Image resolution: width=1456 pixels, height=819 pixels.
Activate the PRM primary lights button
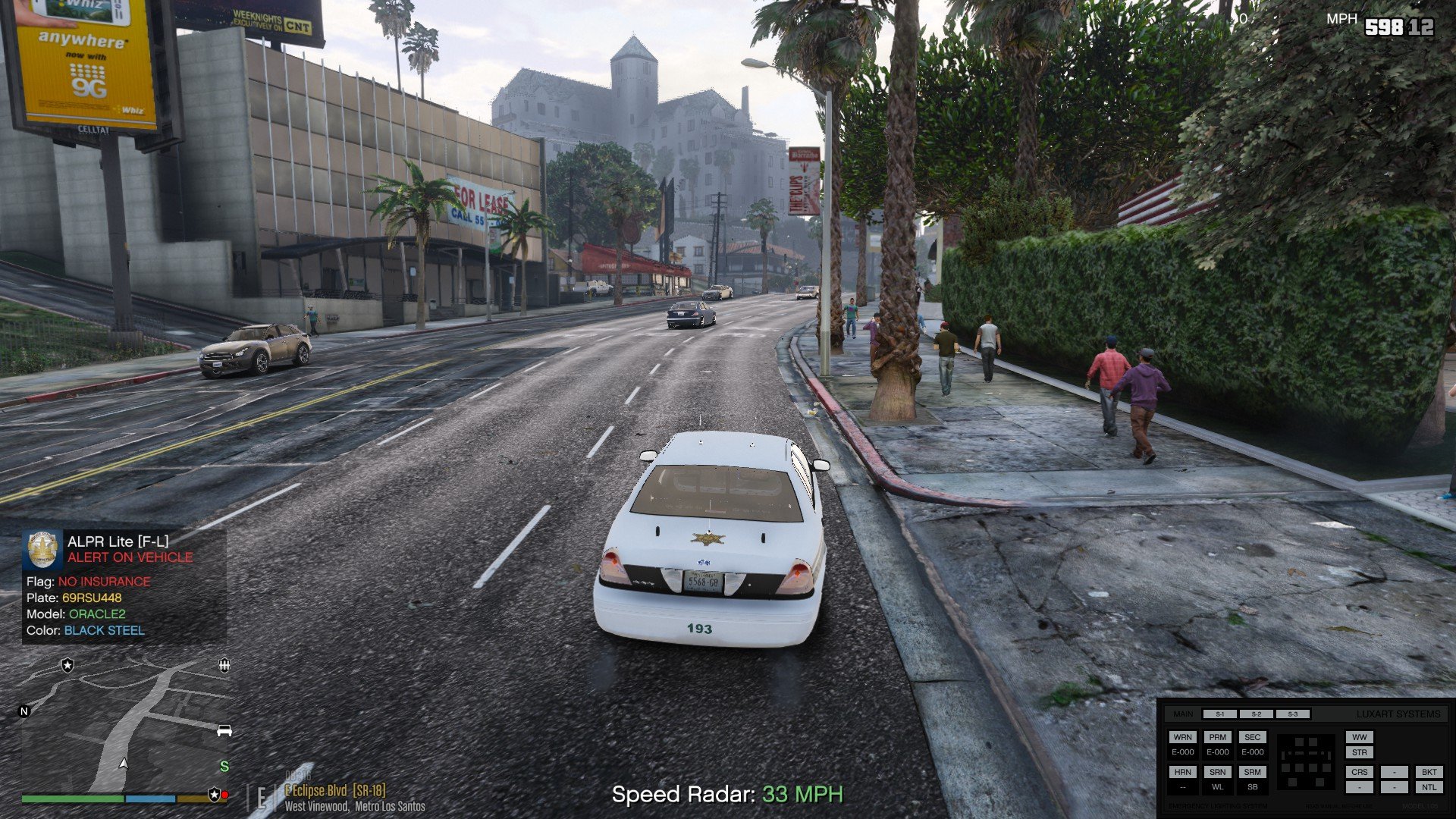(1217, 737)
